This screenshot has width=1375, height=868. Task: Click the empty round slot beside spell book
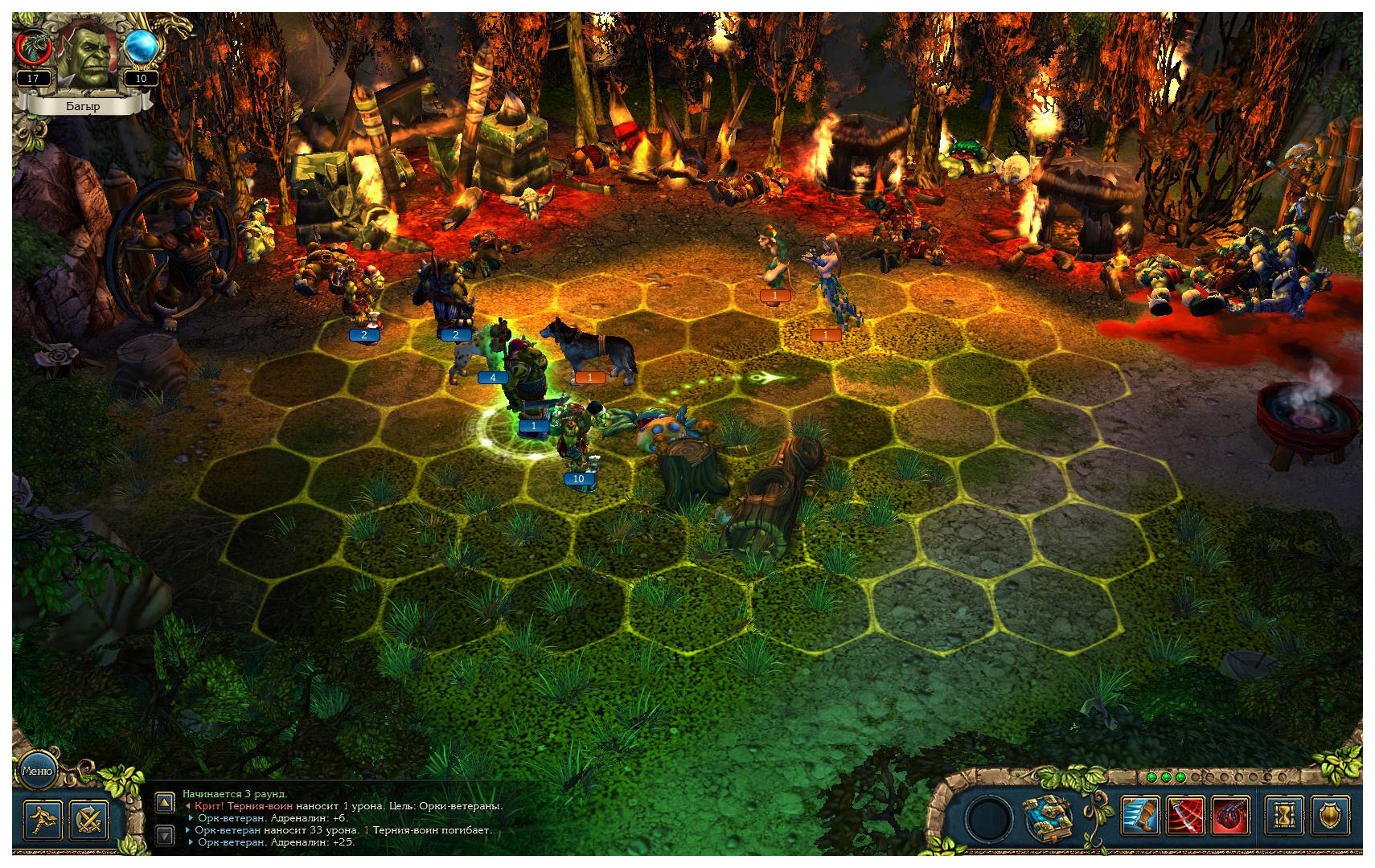point(989,818)
